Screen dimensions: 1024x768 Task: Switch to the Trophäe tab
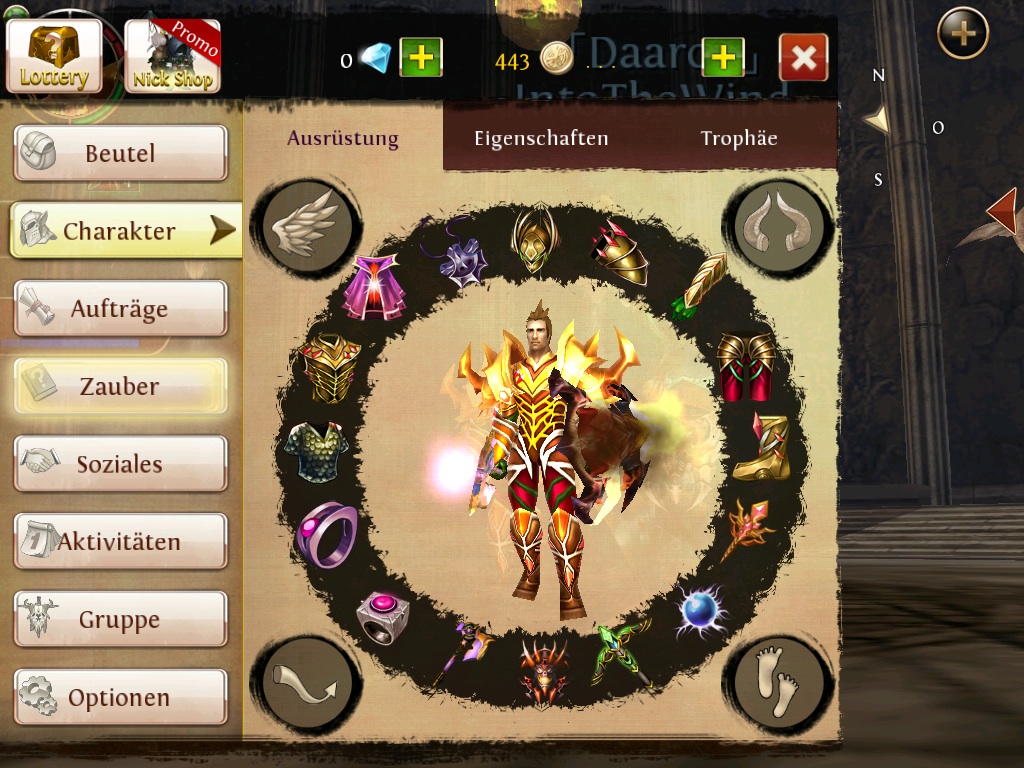point(739,139)
